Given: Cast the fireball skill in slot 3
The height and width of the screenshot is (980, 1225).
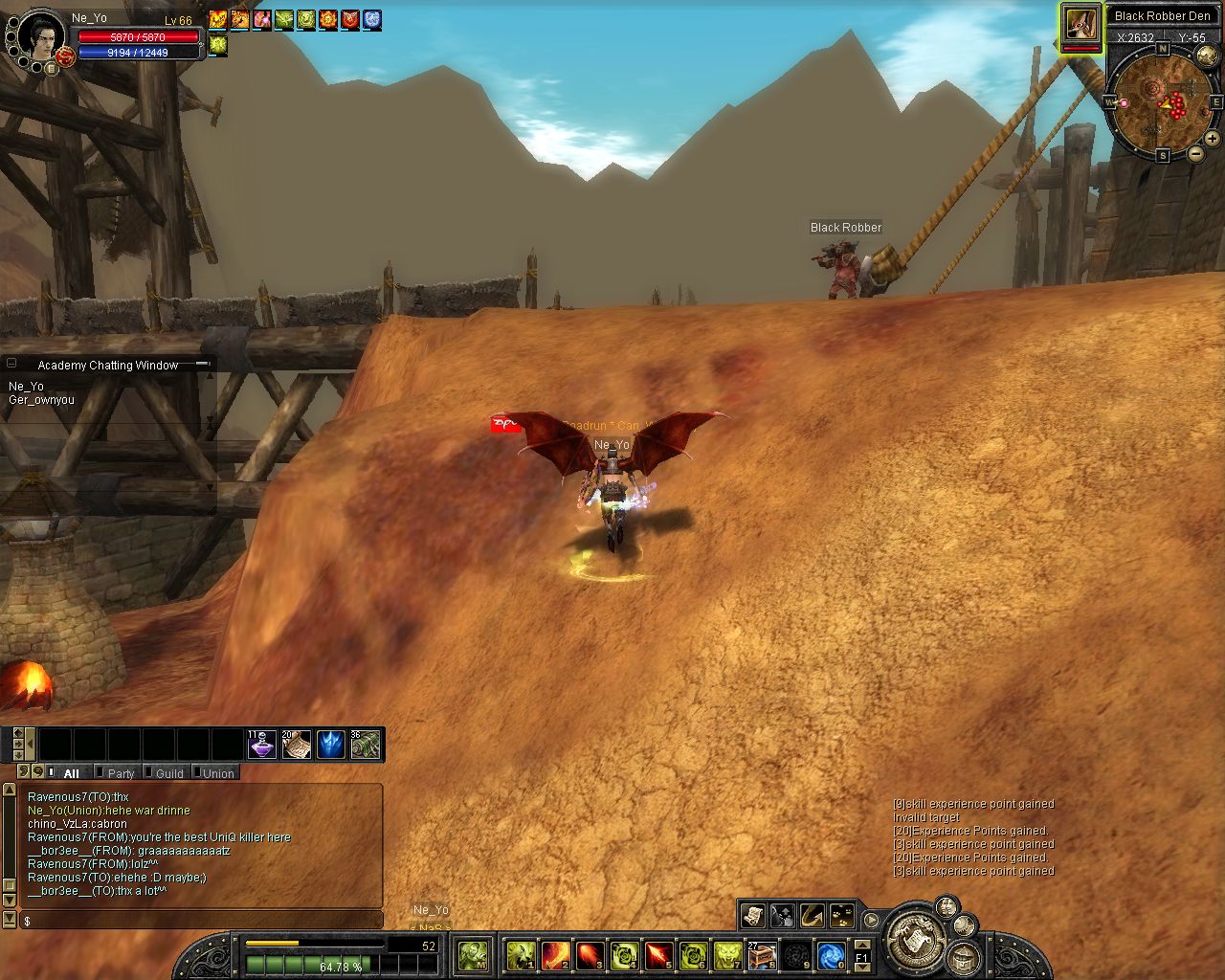Looking at the screenshot, I should 590,955.
